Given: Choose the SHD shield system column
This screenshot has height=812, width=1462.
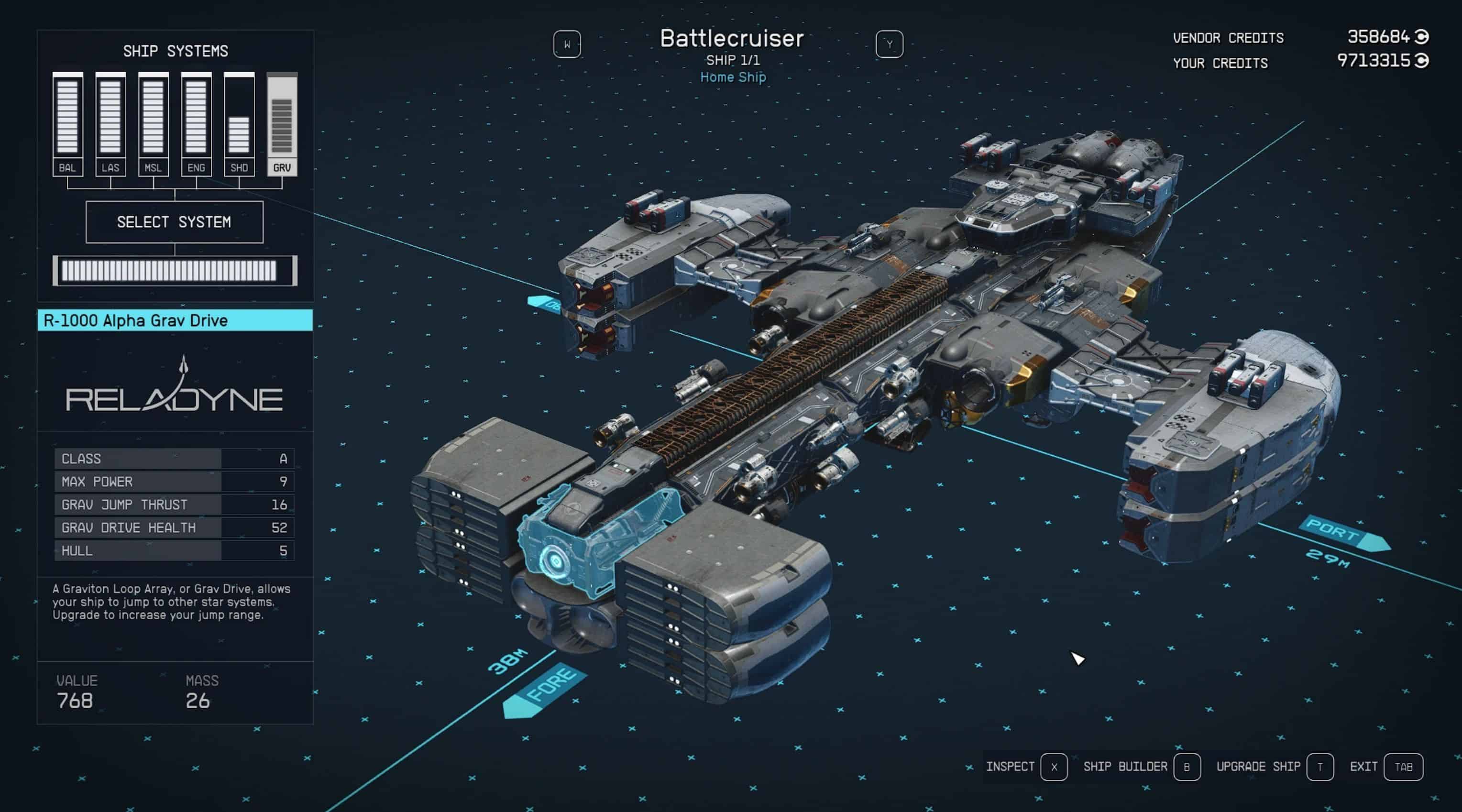Looking at the screenshot, I should pyautogui.click(x=239, y=124).
